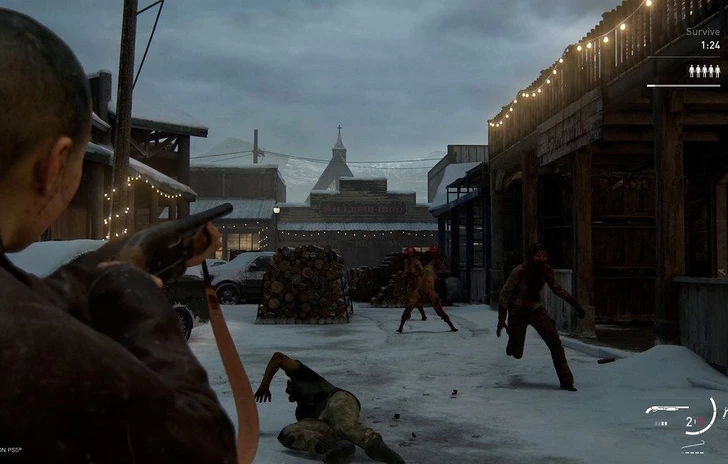The image size is (728, 464).
Task: Click the remaining enemies figures indicator
Action: tap(703, 71)
